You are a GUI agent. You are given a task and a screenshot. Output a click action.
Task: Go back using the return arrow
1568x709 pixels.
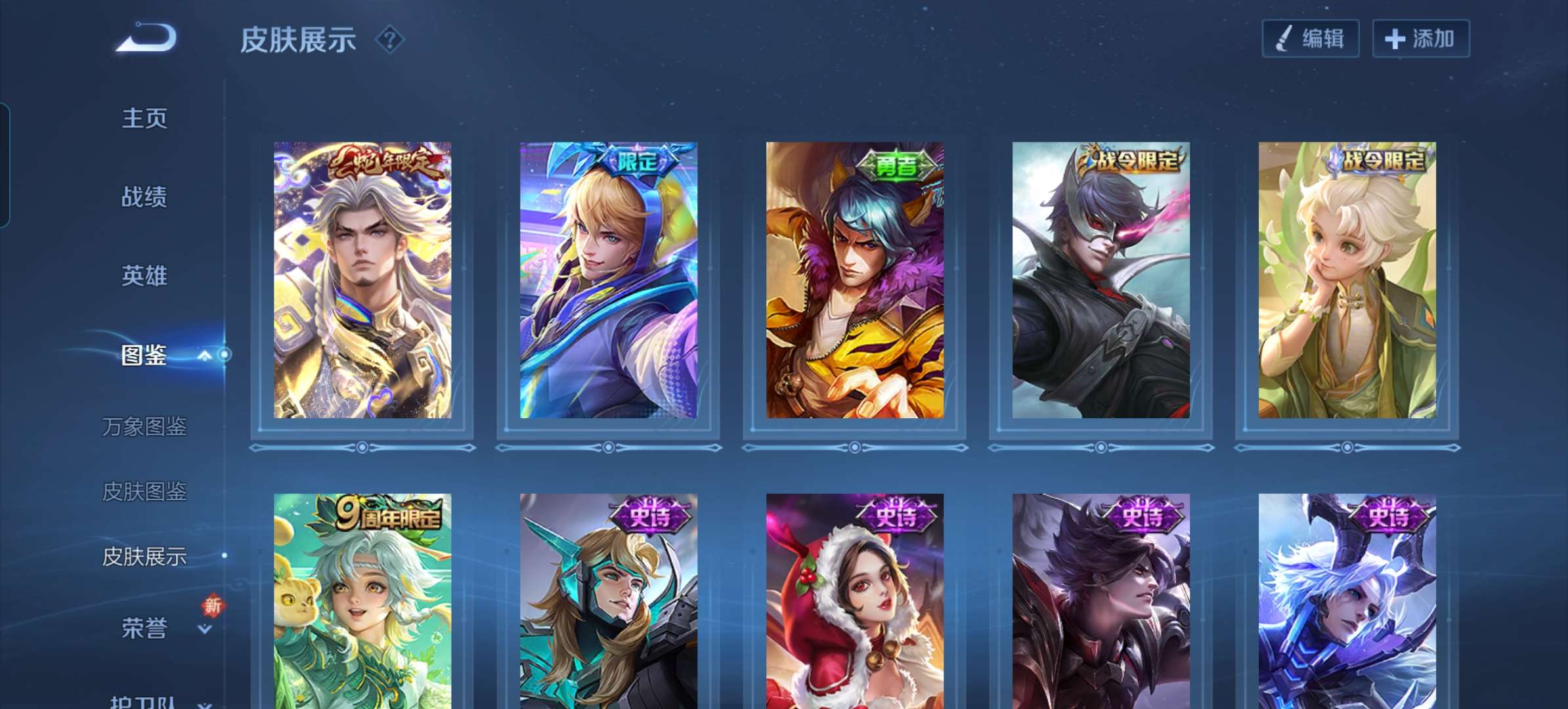point(147,37)
